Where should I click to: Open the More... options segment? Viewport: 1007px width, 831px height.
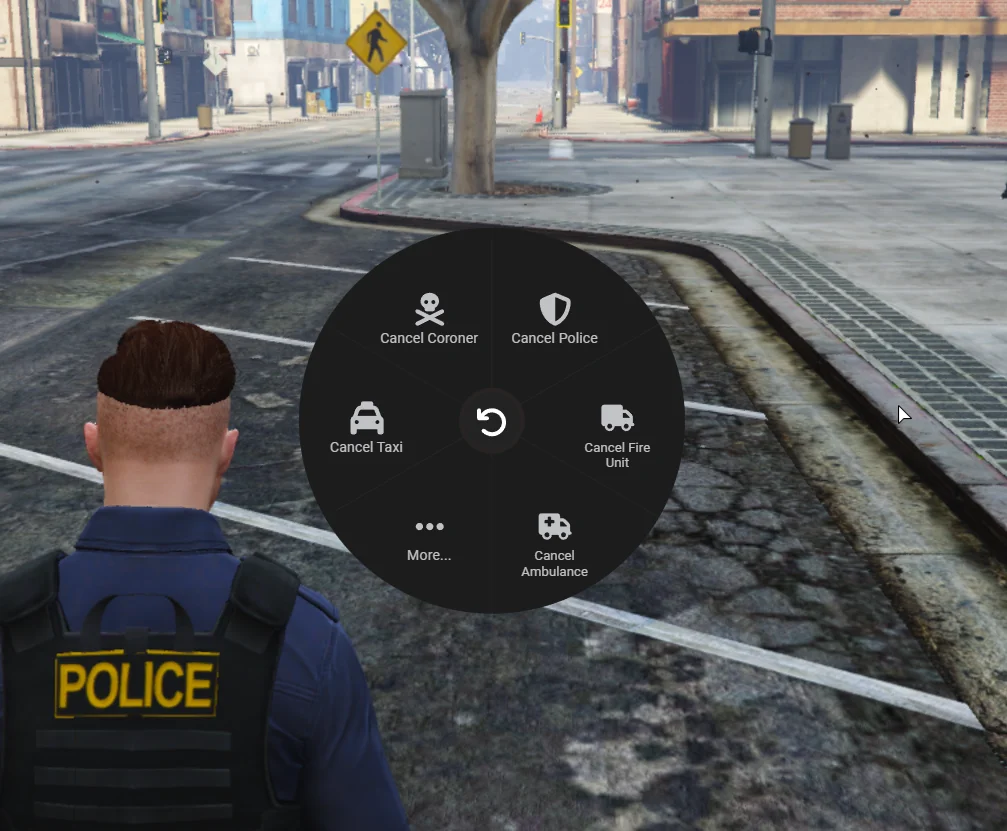pos(429,539)
